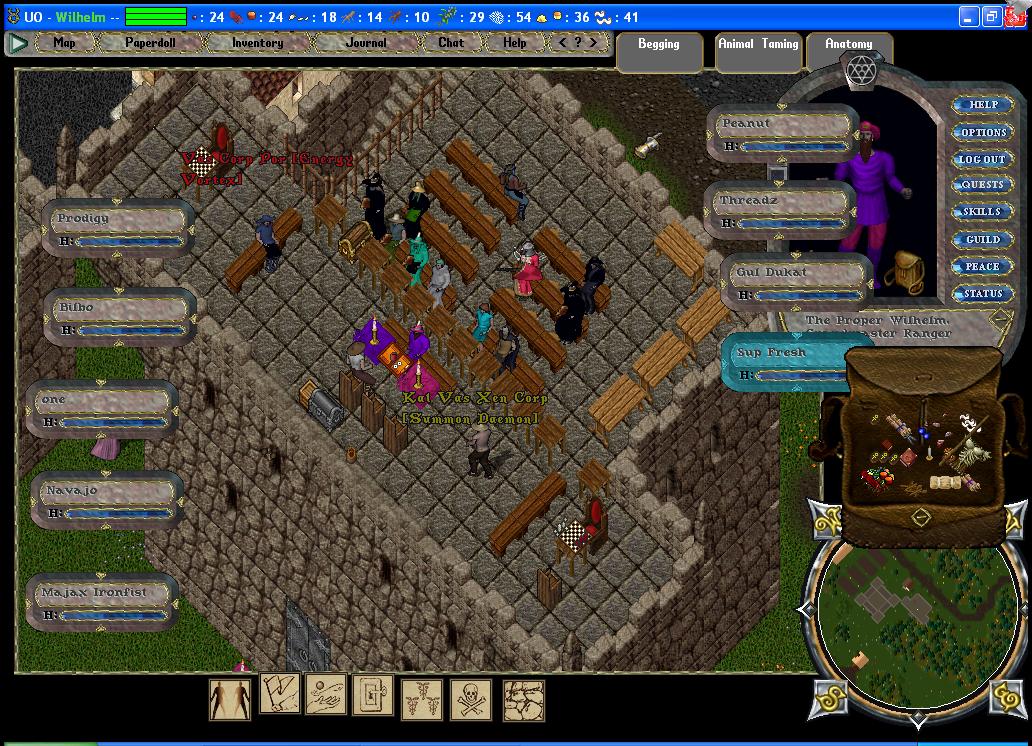
Task: Show the Journal window
Action: [x=366, y=43]
